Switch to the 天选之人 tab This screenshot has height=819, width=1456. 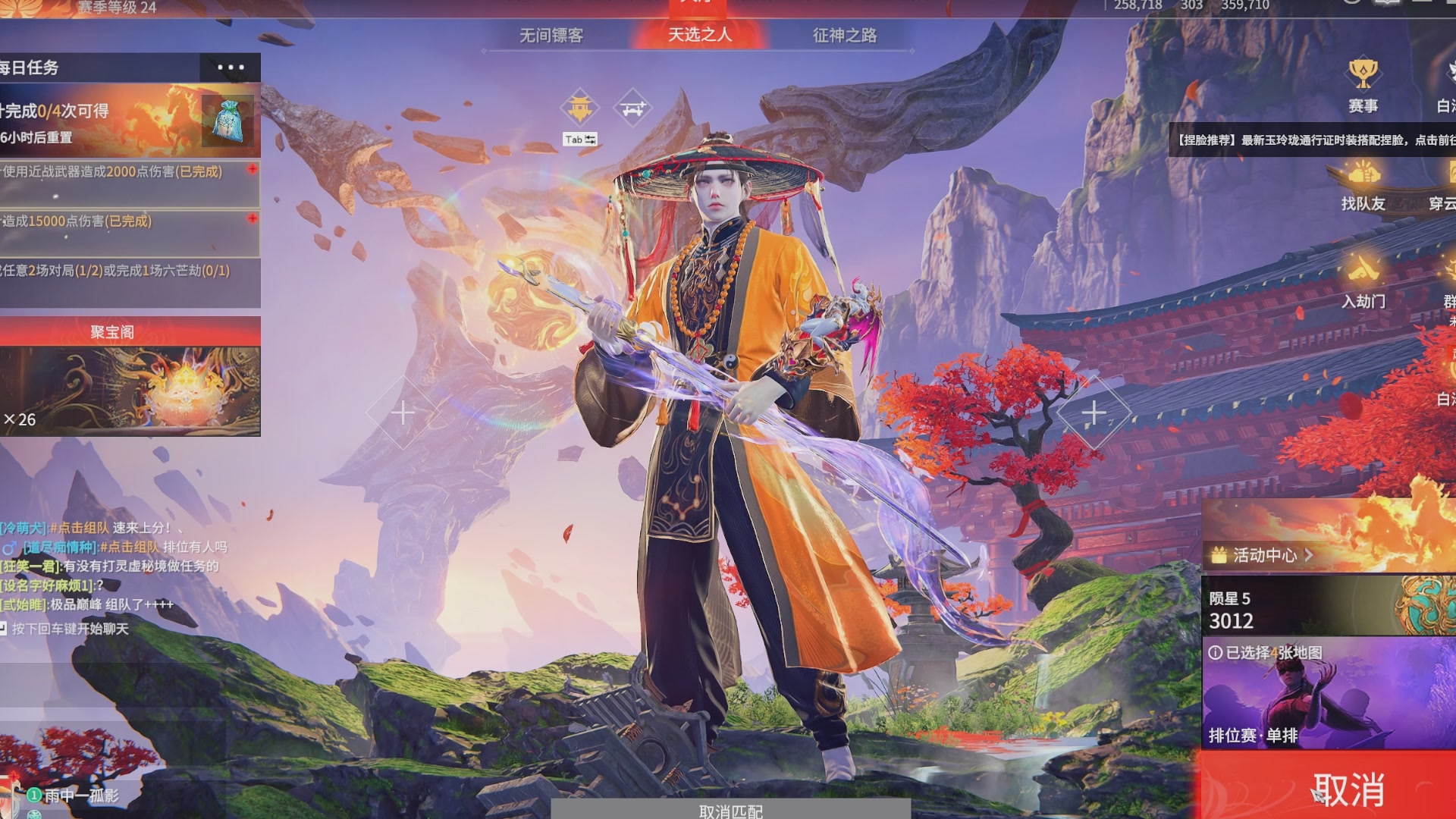[x=698, y=35]
